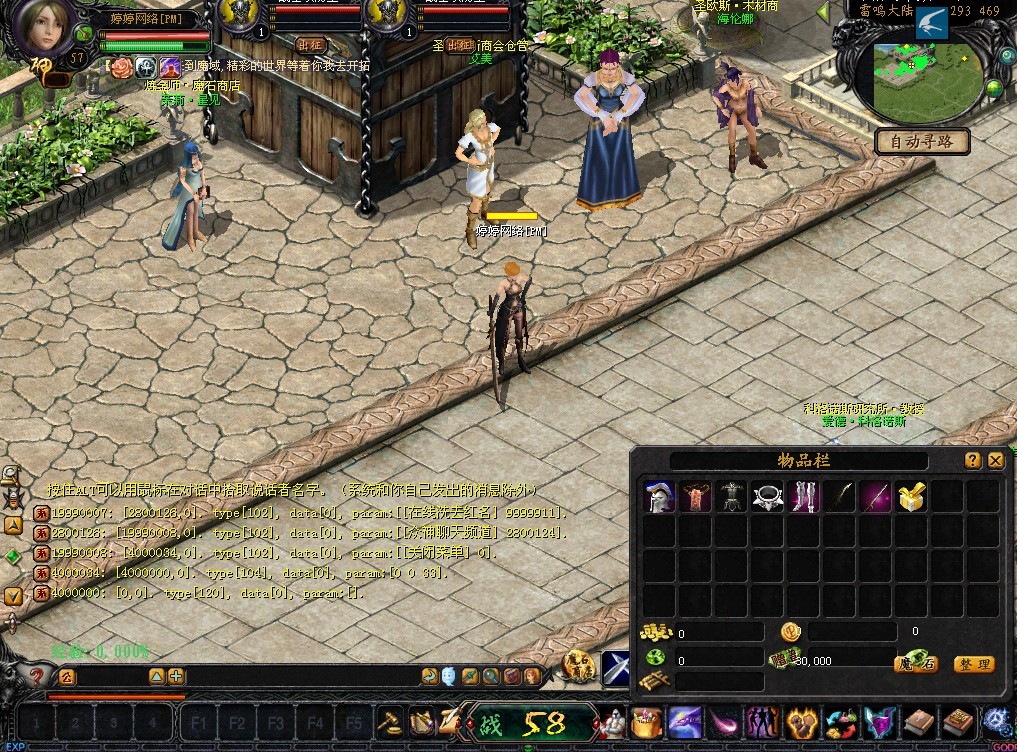
Task: Click the 自动寻路 auto-pathfinding button
Action: tap(921, 141)
